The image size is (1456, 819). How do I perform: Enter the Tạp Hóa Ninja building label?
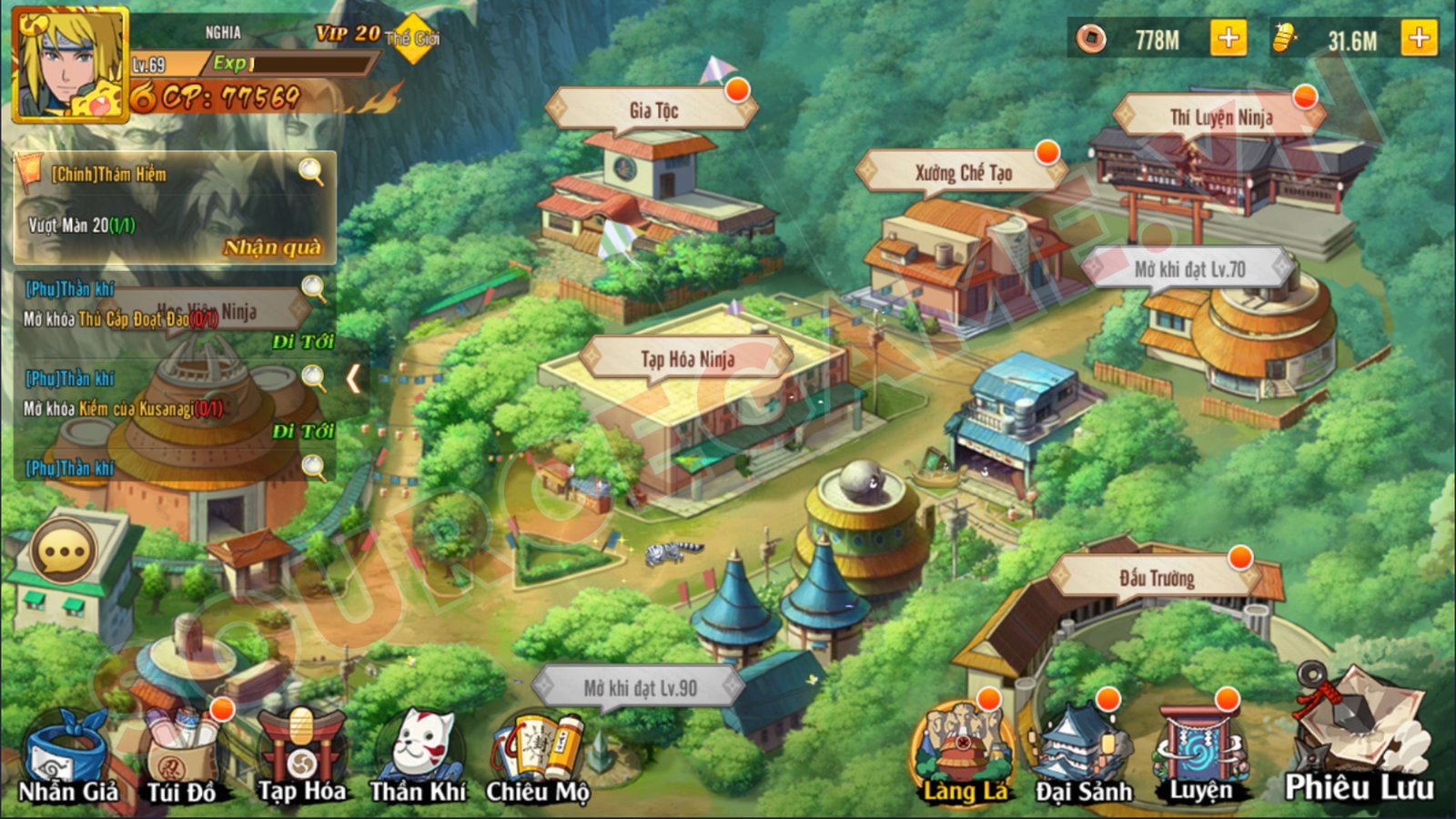pyautogui.click(x=687, y=359)
